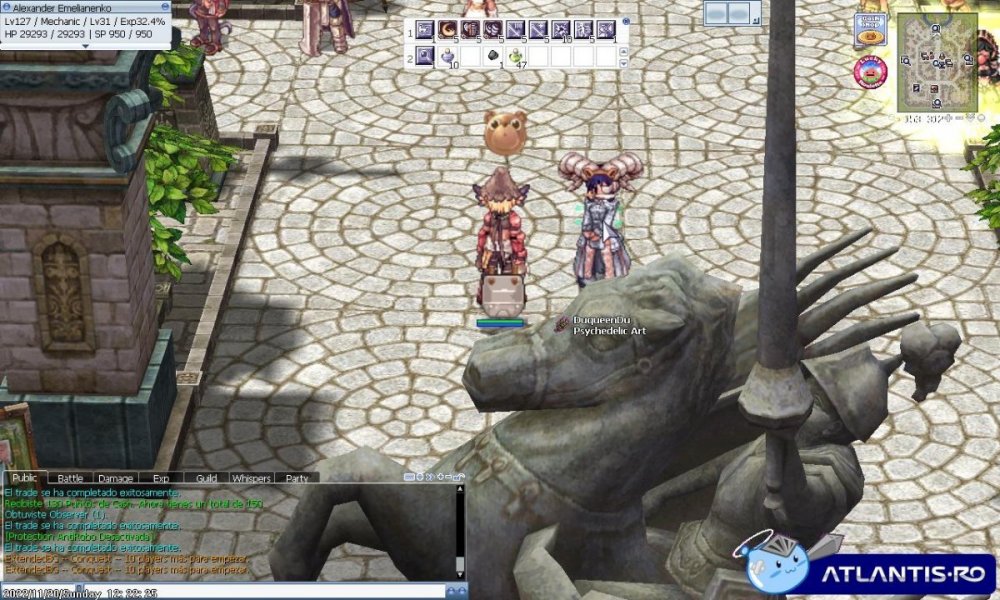Switch to the Party chat tab

pos(297,479)
